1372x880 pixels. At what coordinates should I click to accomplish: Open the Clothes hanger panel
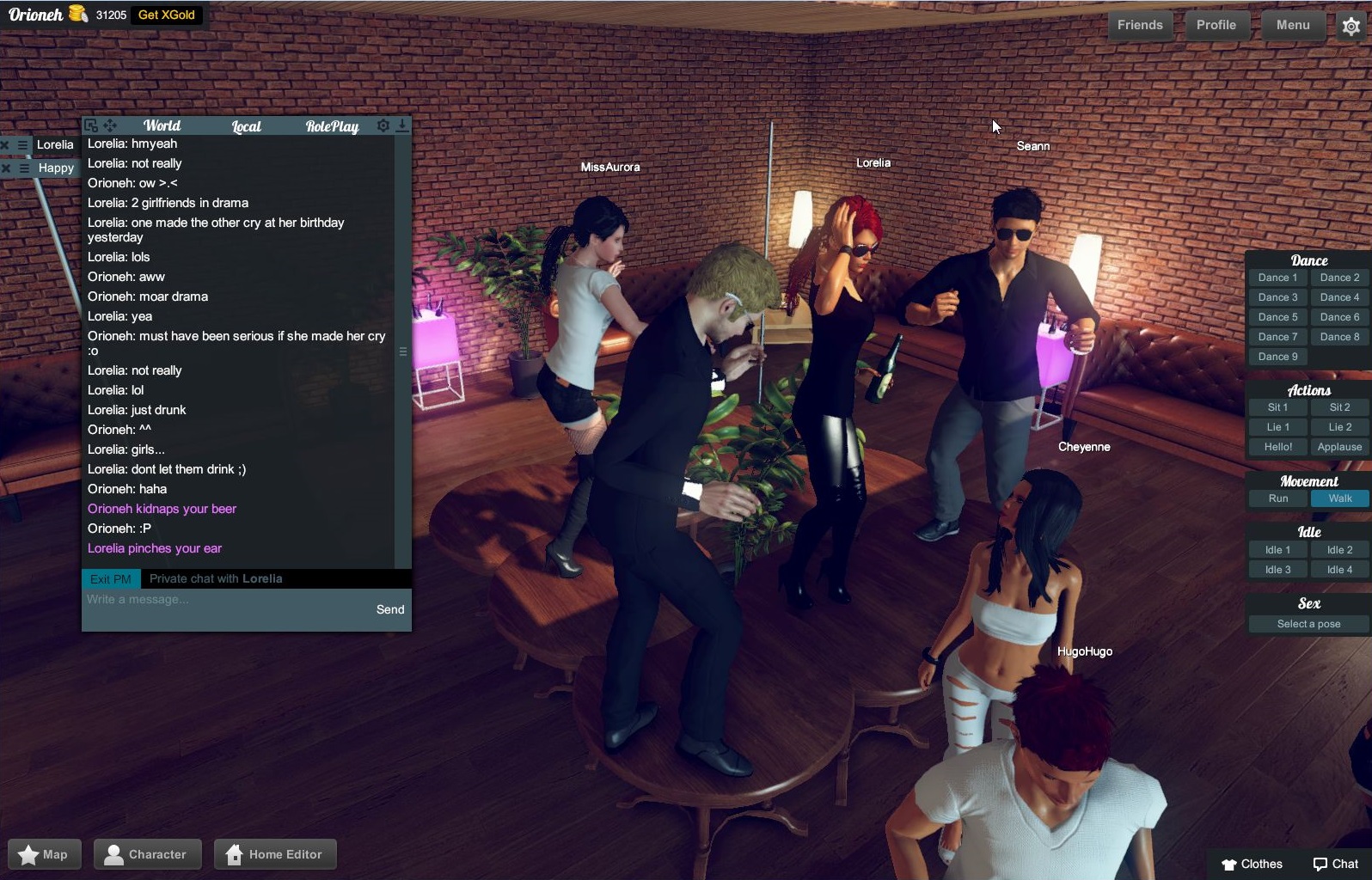(1252, 864)
